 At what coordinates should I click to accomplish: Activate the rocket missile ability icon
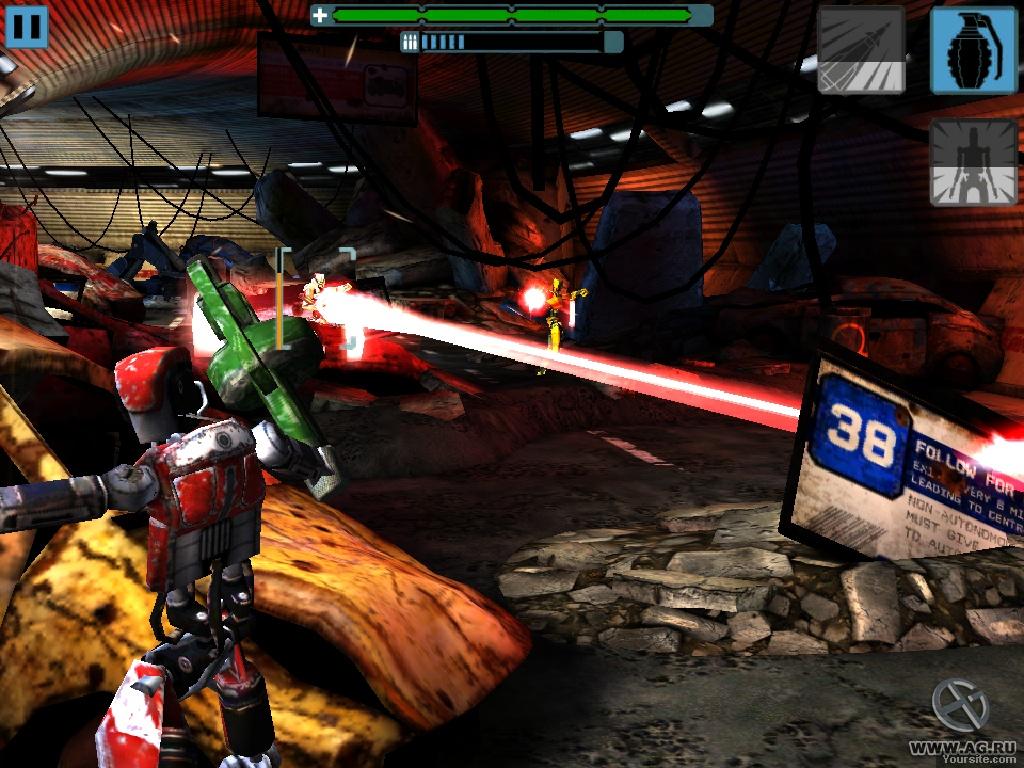pos(862,50)
